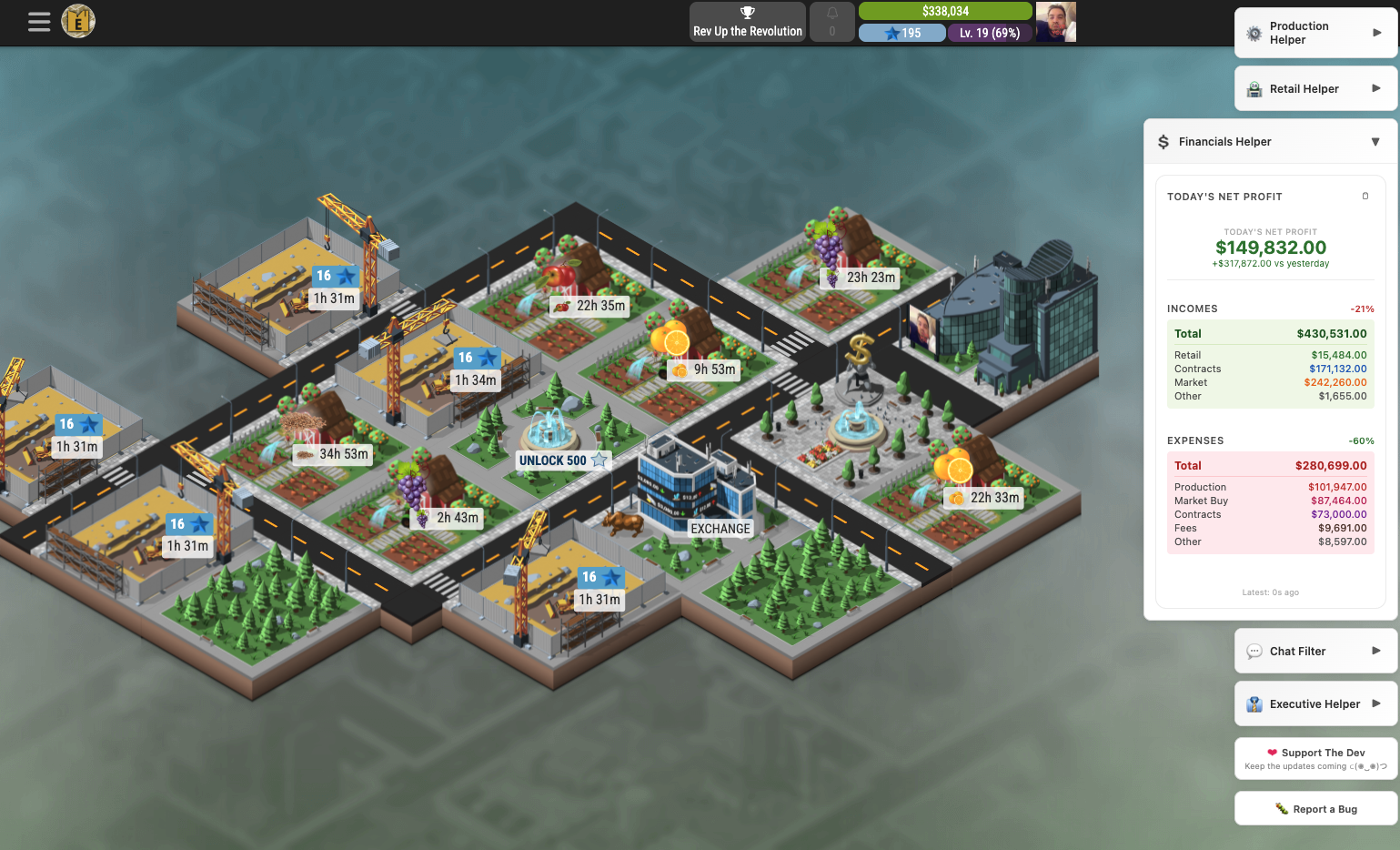Select the grape farm 23h 23m label

tap(861, 278)
